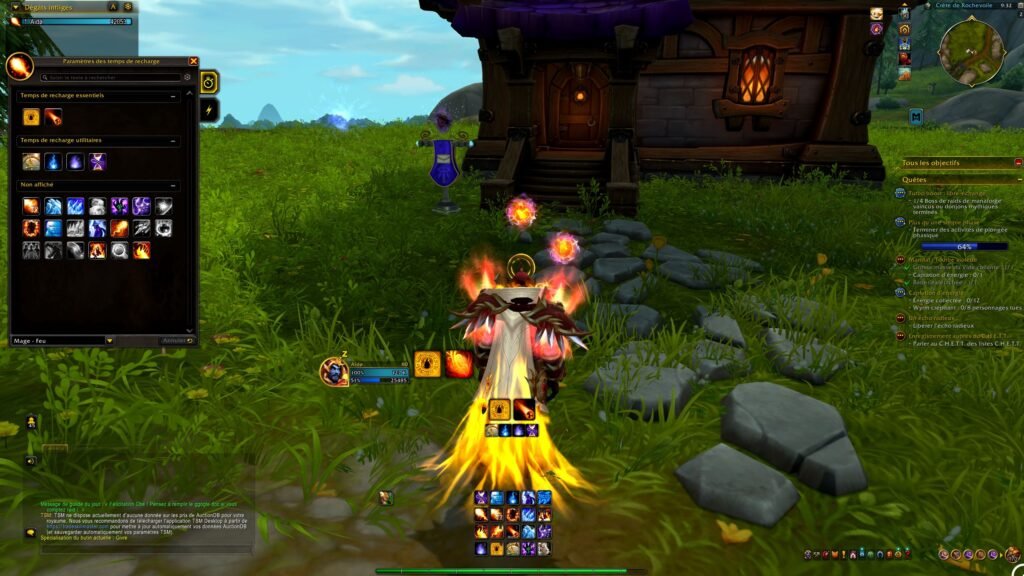Click the Annuler reset button
This screenshot has width=1024, height=576.
176,341
